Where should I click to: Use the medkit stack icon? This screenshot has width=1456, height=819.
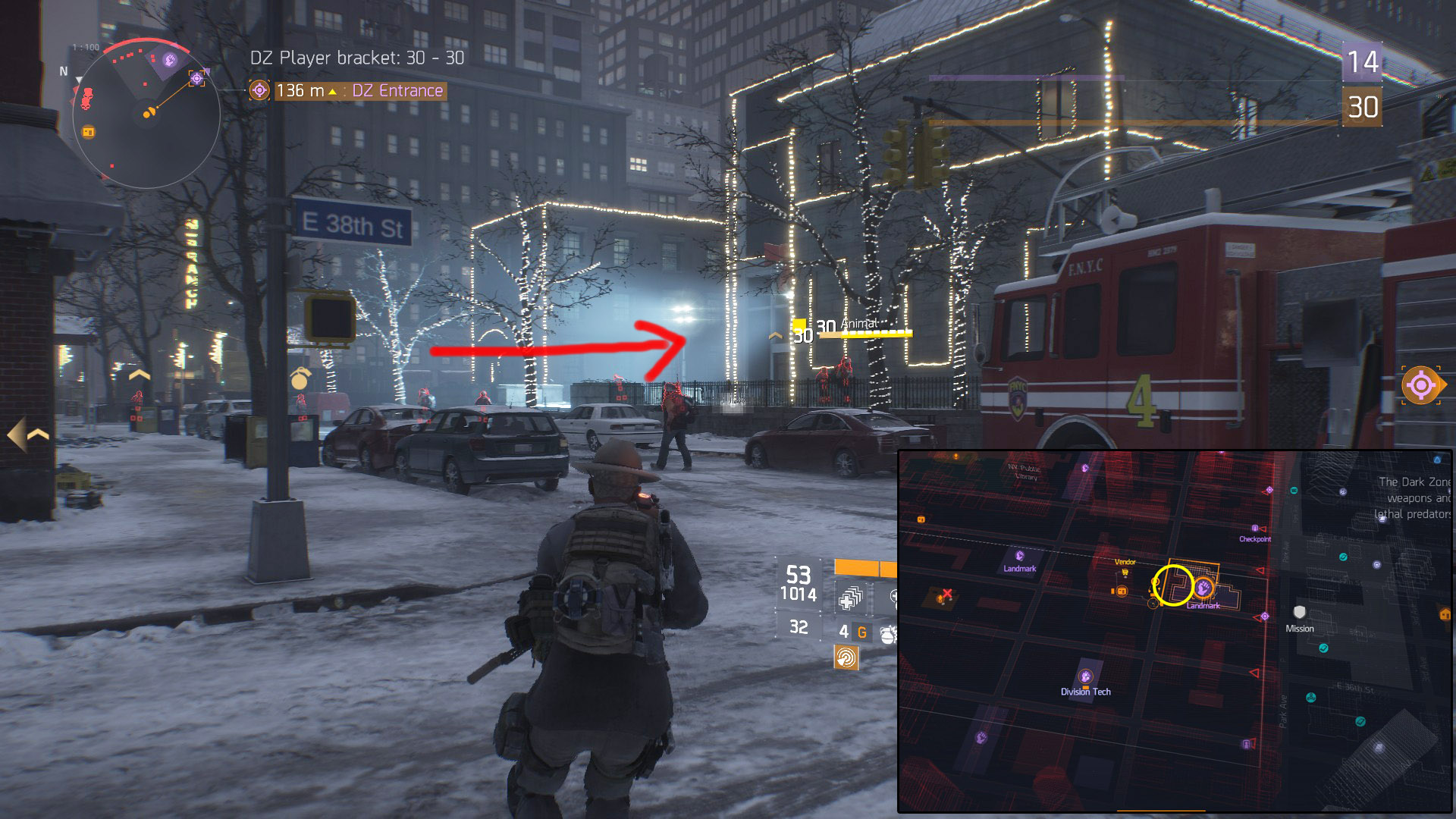click(849, 599)
